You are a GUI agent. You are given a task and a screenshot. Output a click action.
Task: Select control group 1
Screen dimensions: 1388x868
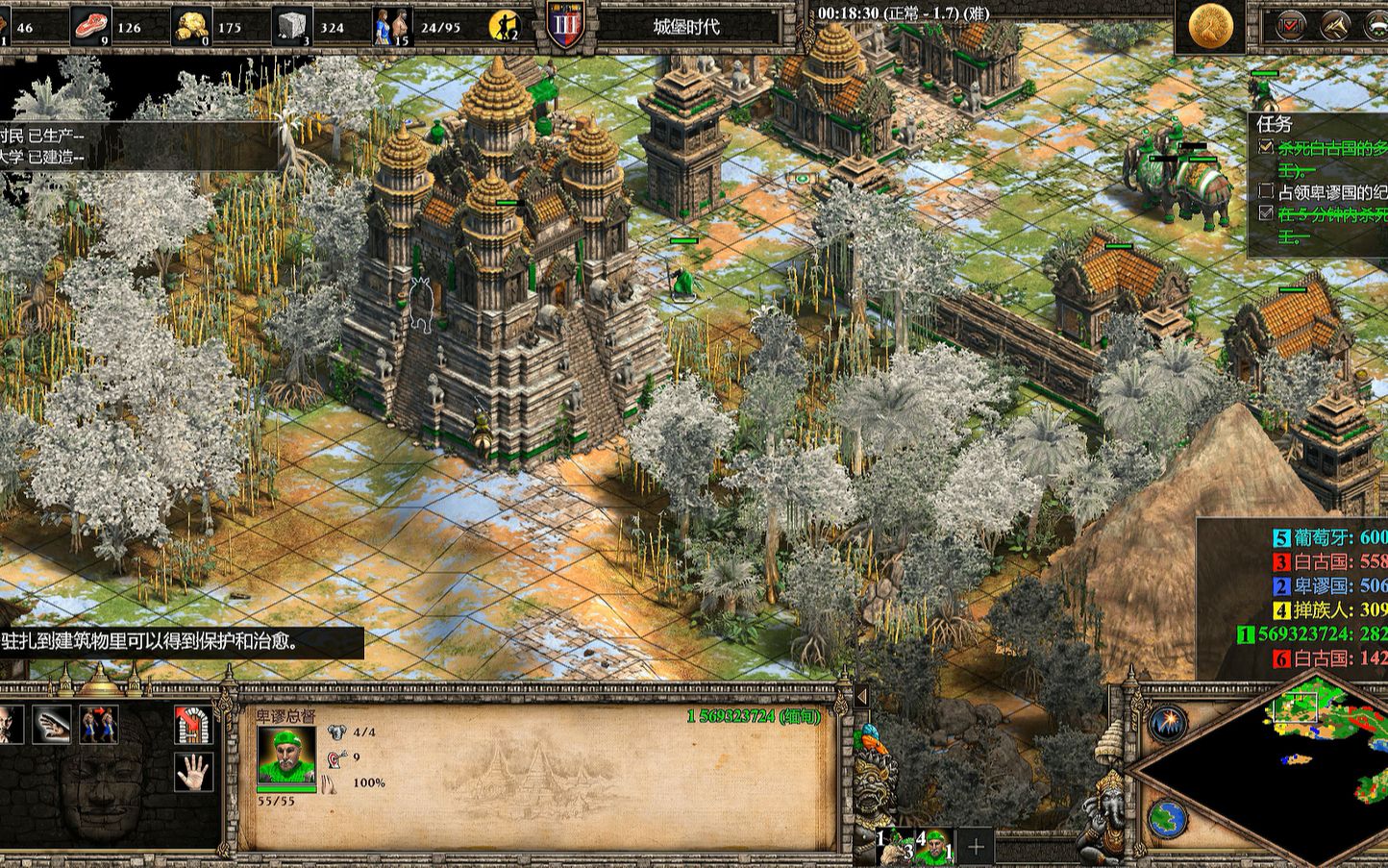pyautogui.click(x=894, y=847)
